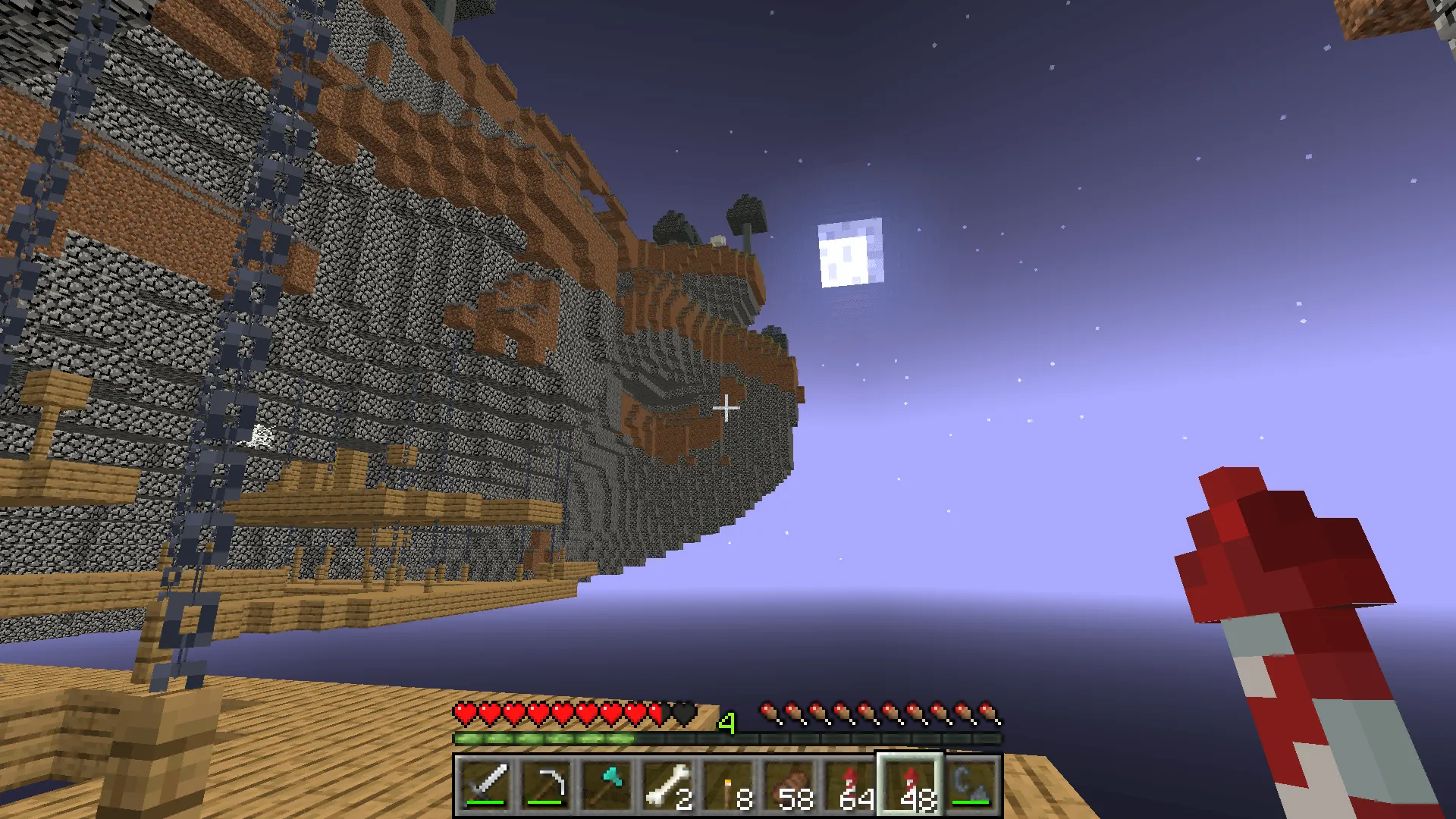The width and height of the screenshot is (1456, 819).
Task: Click the moon in the night sky
Action: pos(851,253)
